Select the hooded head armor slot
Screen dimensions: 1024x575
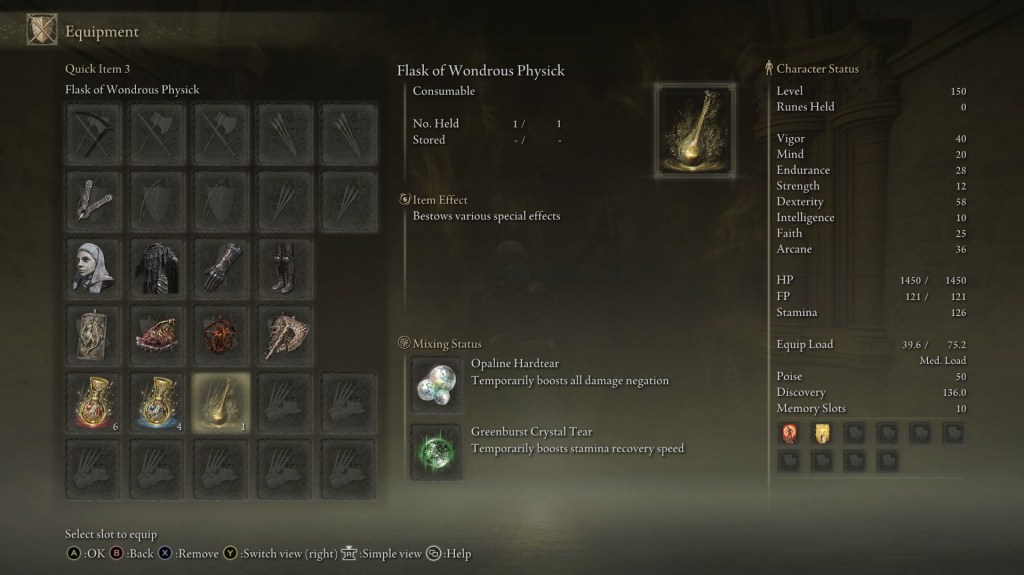[95, 266]
